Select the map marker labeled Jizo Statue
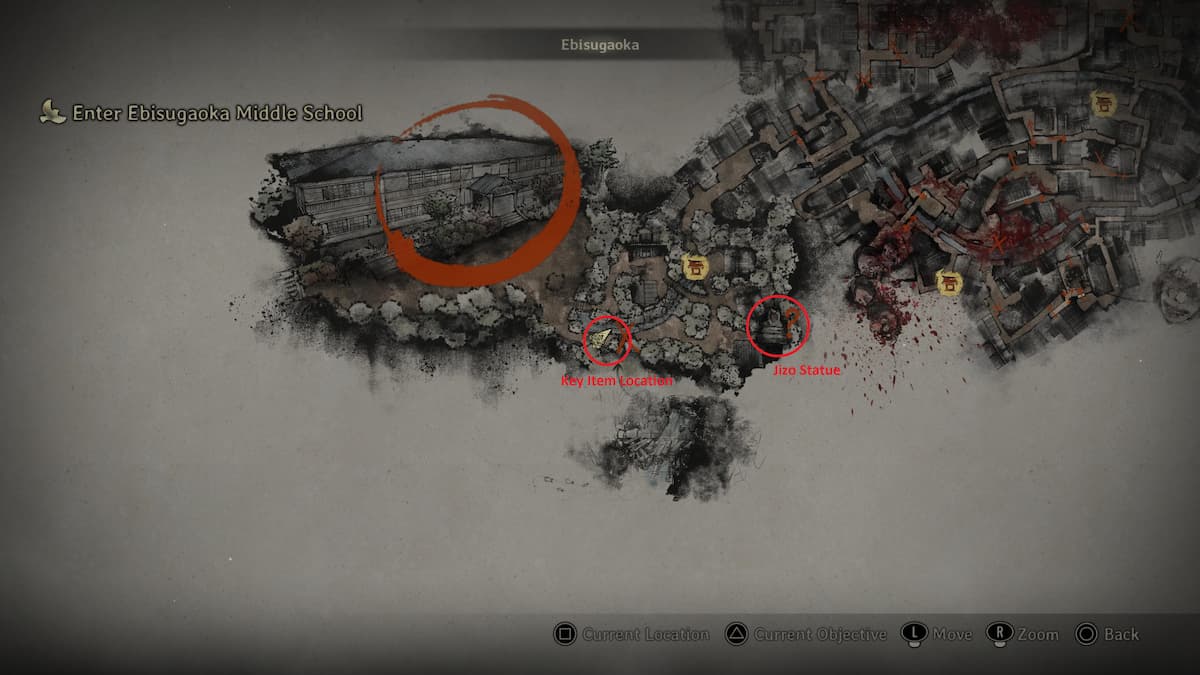1200x675 pixels. 777,326
